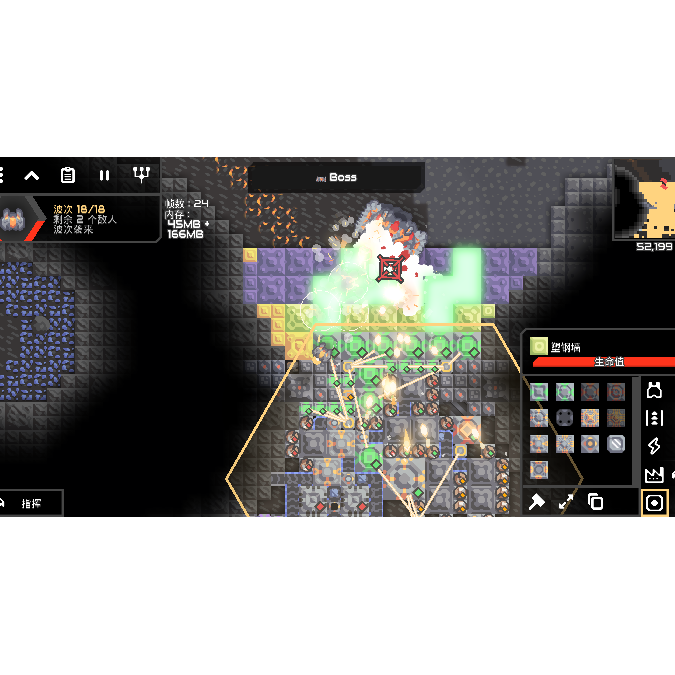Choose the first green-cornered wall block
Viewport: 675px width, 675px height.
point(539,392)
